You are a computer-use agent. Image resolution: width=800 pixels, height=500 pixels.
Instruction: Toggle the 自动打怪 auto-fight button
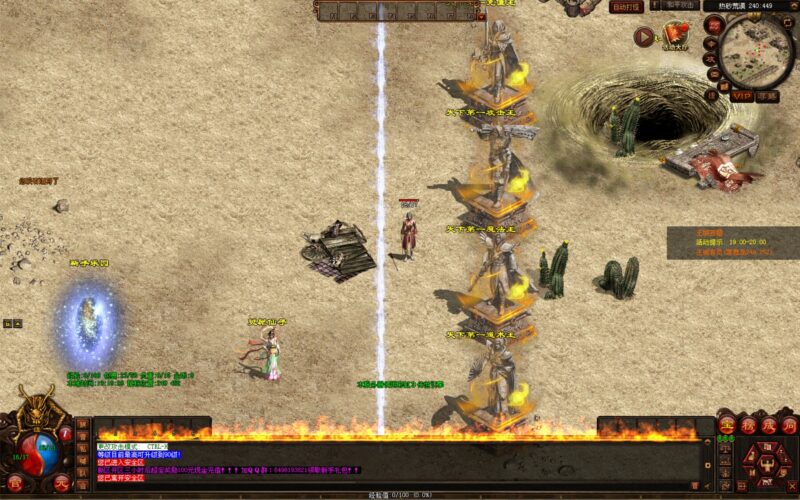click(626, 6)
